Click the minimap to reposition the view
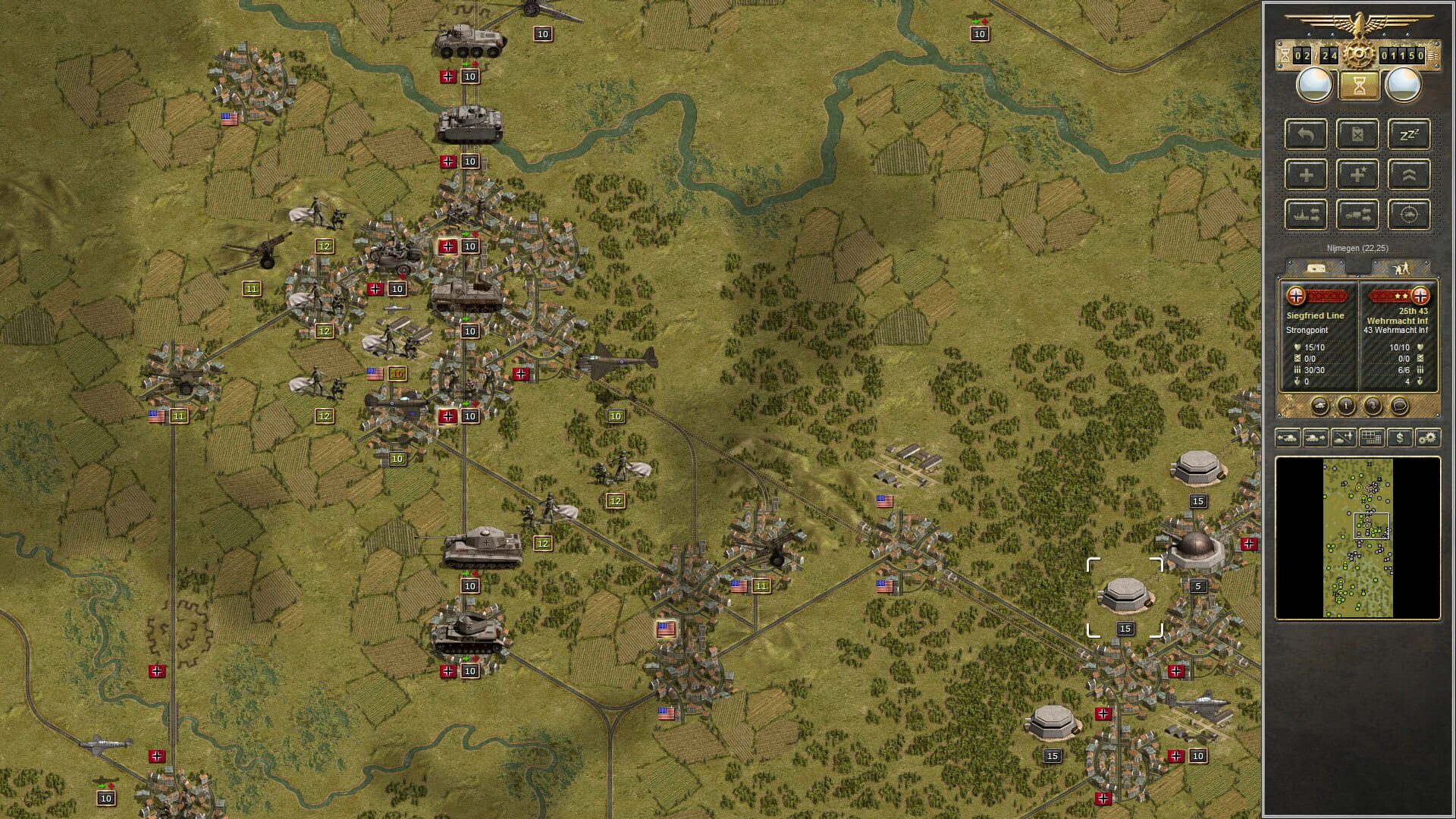Screen dimensions: 1456x819 tap(1361, 538)
